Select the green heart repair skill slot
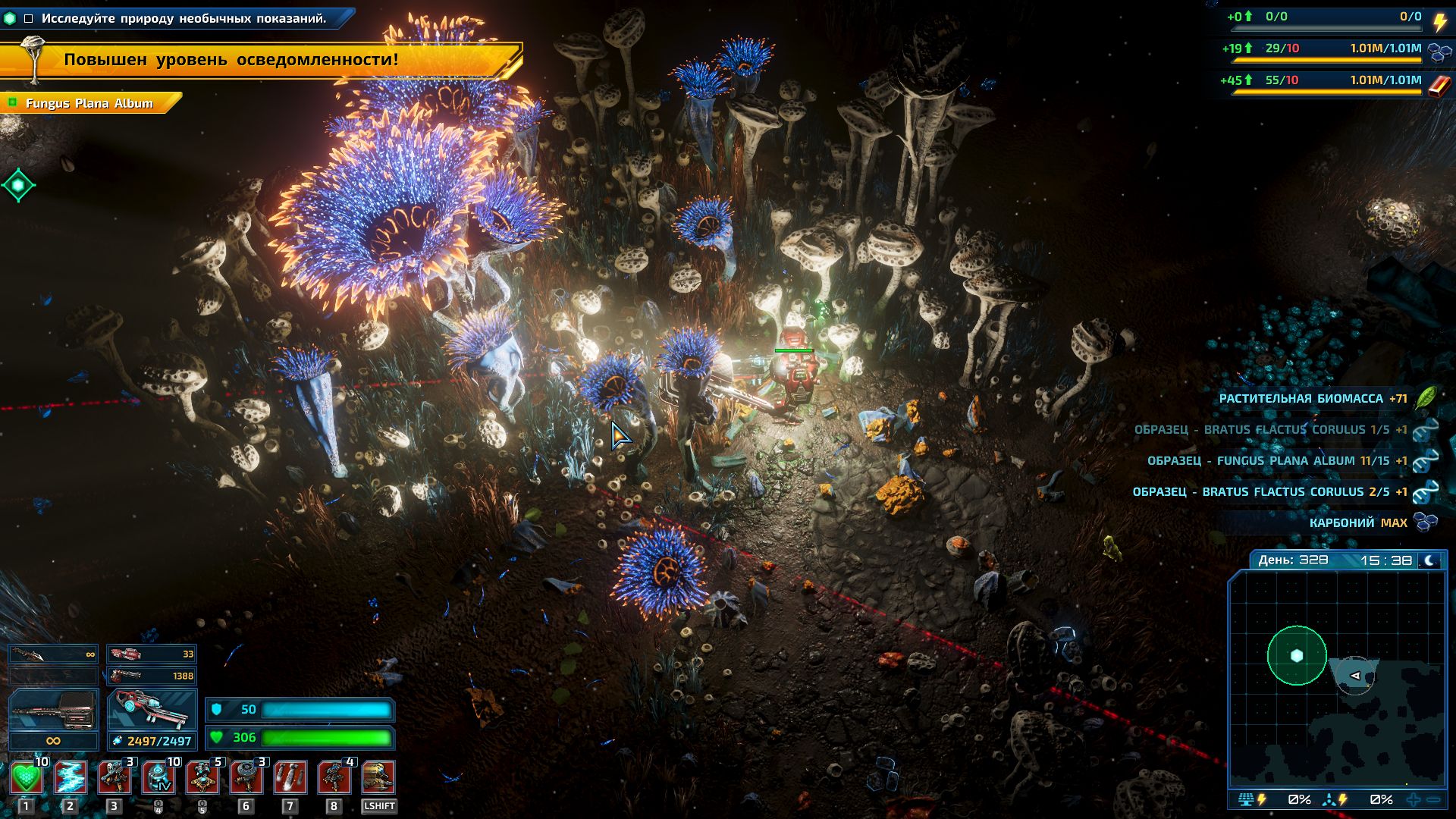The width and height of the screenshot is (1456, 819). click(x=26, y=778)
